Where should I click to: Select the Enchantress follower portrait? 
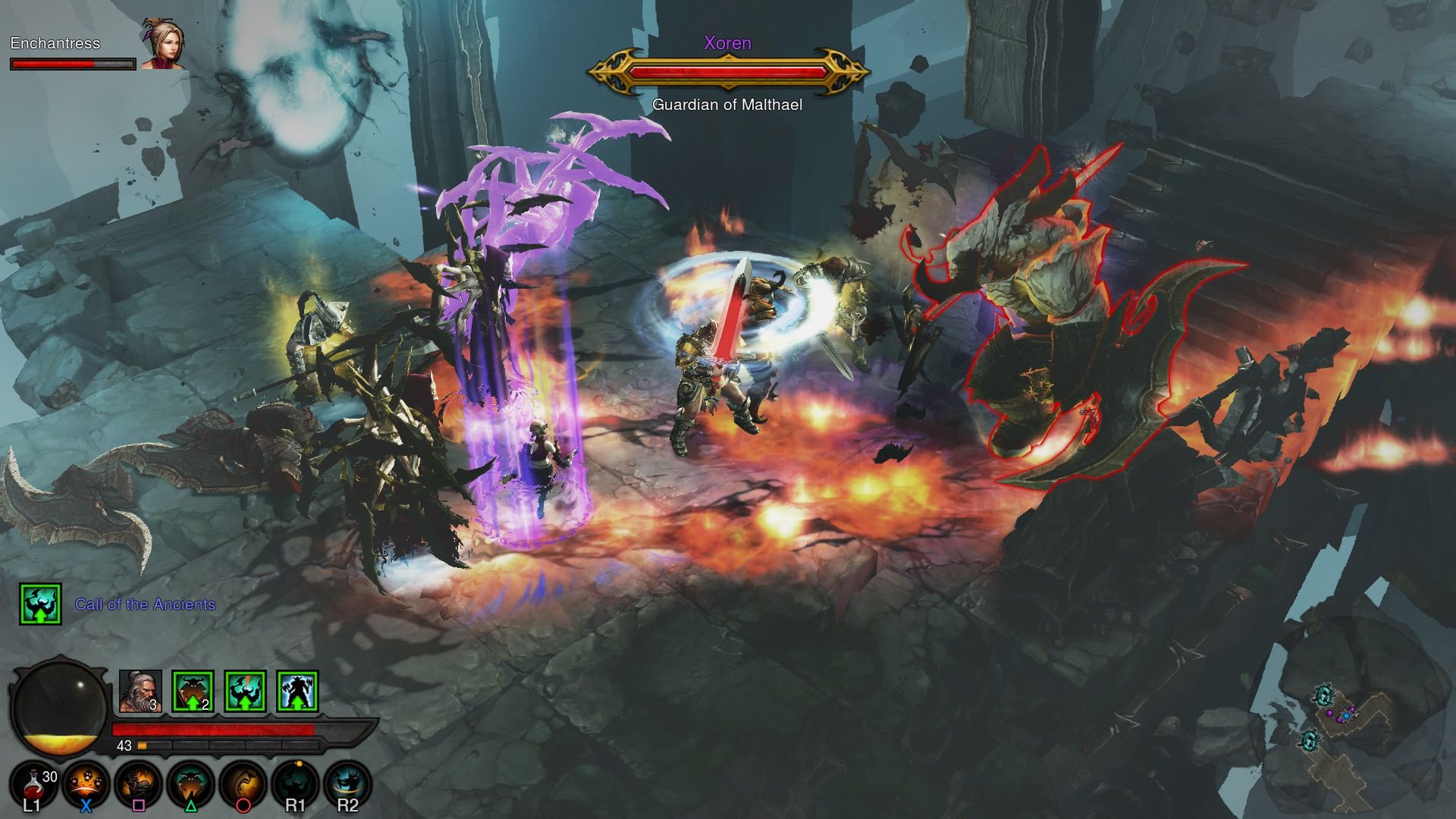tap(162, 45)
